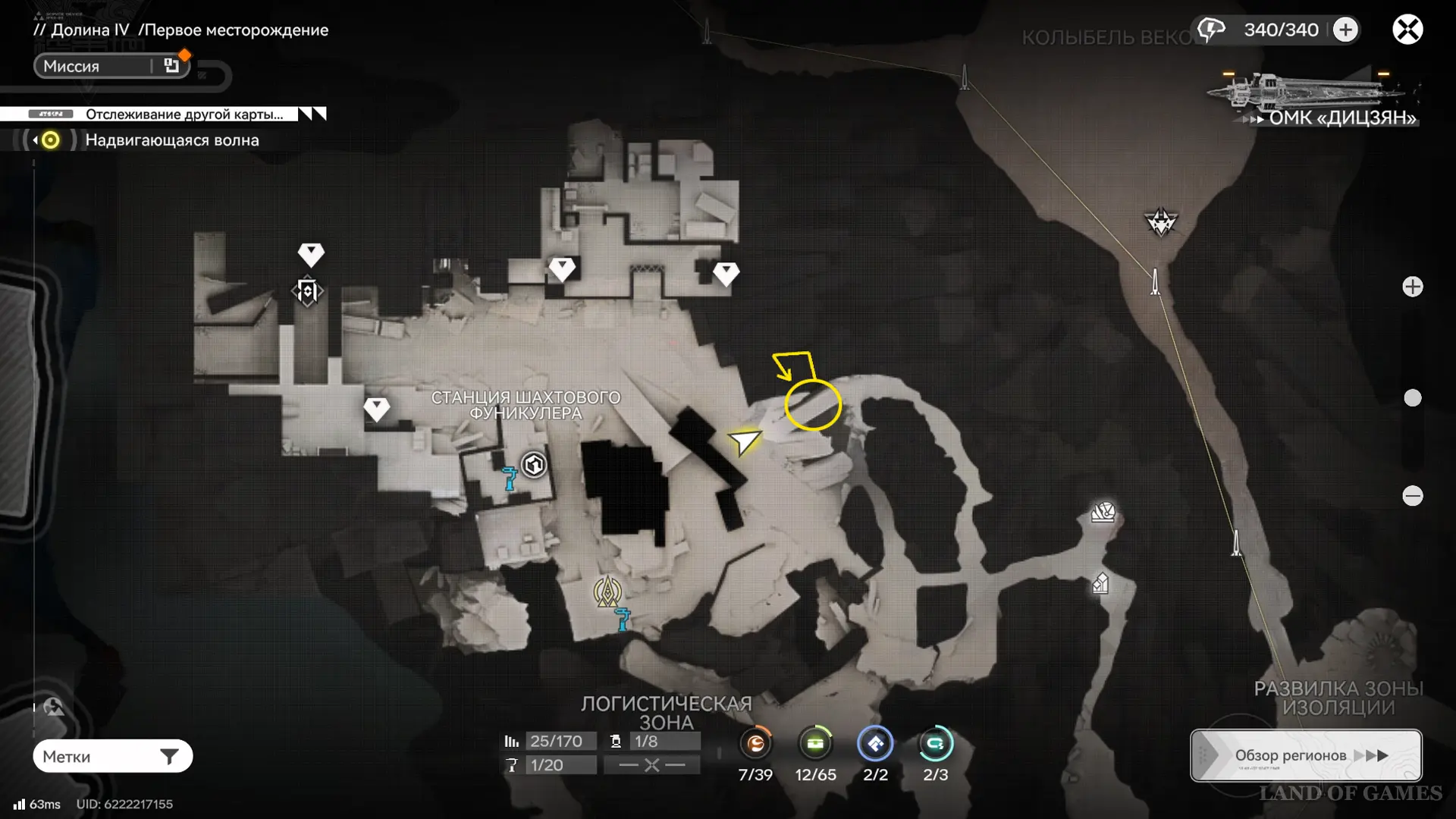Adjust the map zoom slider handle

coord(1412,398)
